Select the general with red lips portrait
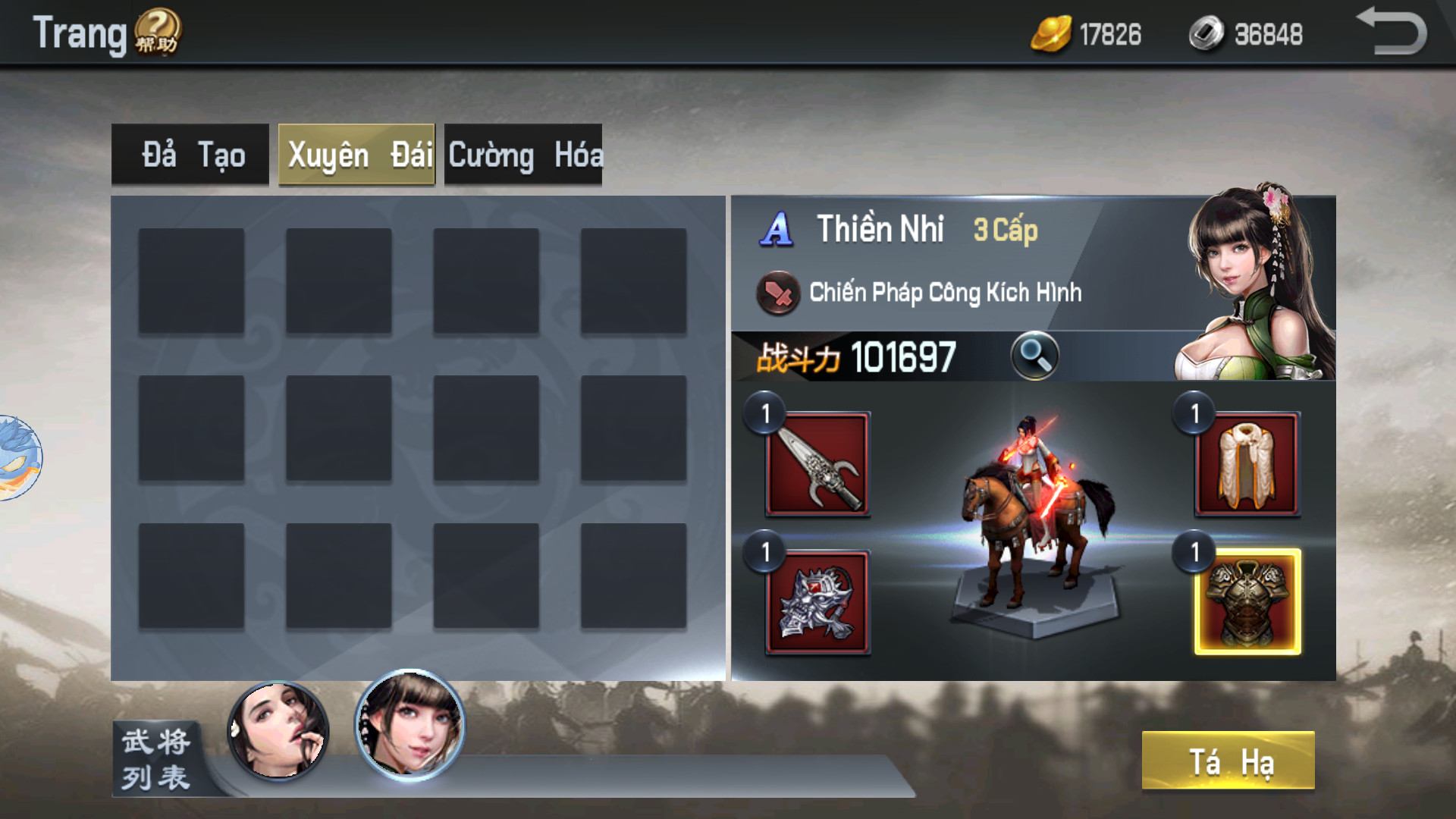1456x819 pixels. pyautogui.click(x=278, y=730)
